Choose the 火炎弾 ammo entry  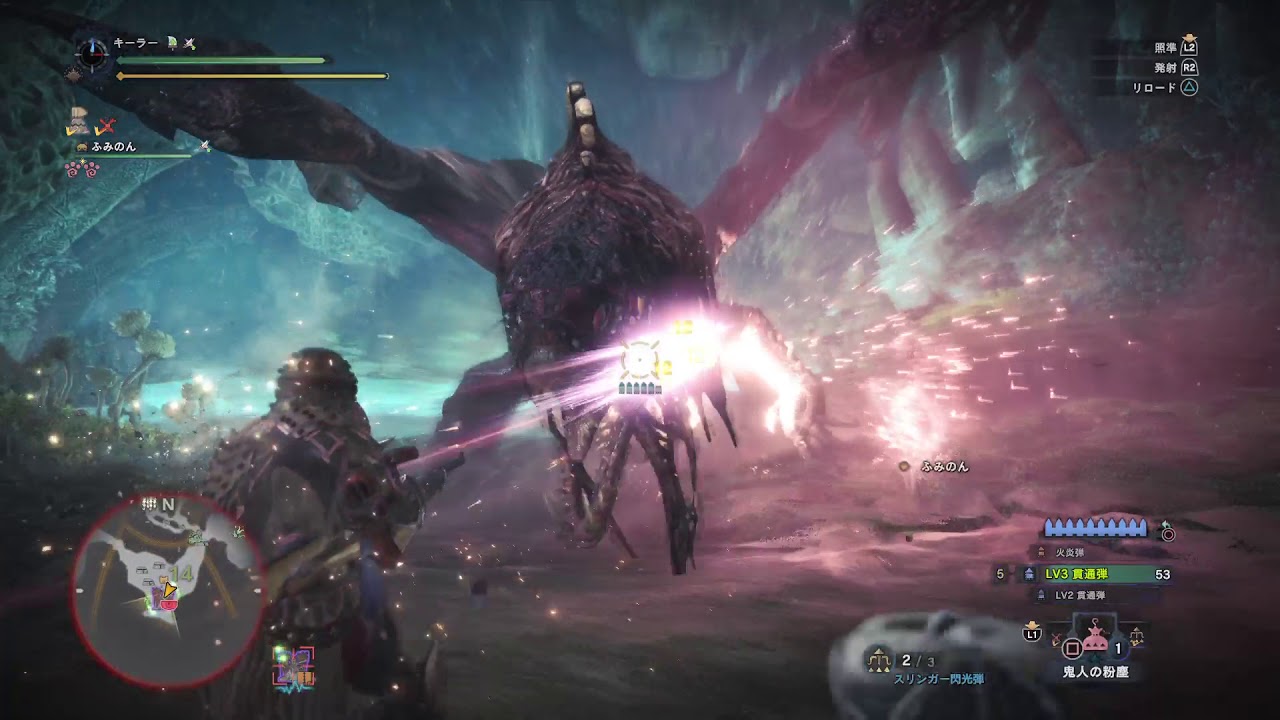click(x=1069, y=552)
